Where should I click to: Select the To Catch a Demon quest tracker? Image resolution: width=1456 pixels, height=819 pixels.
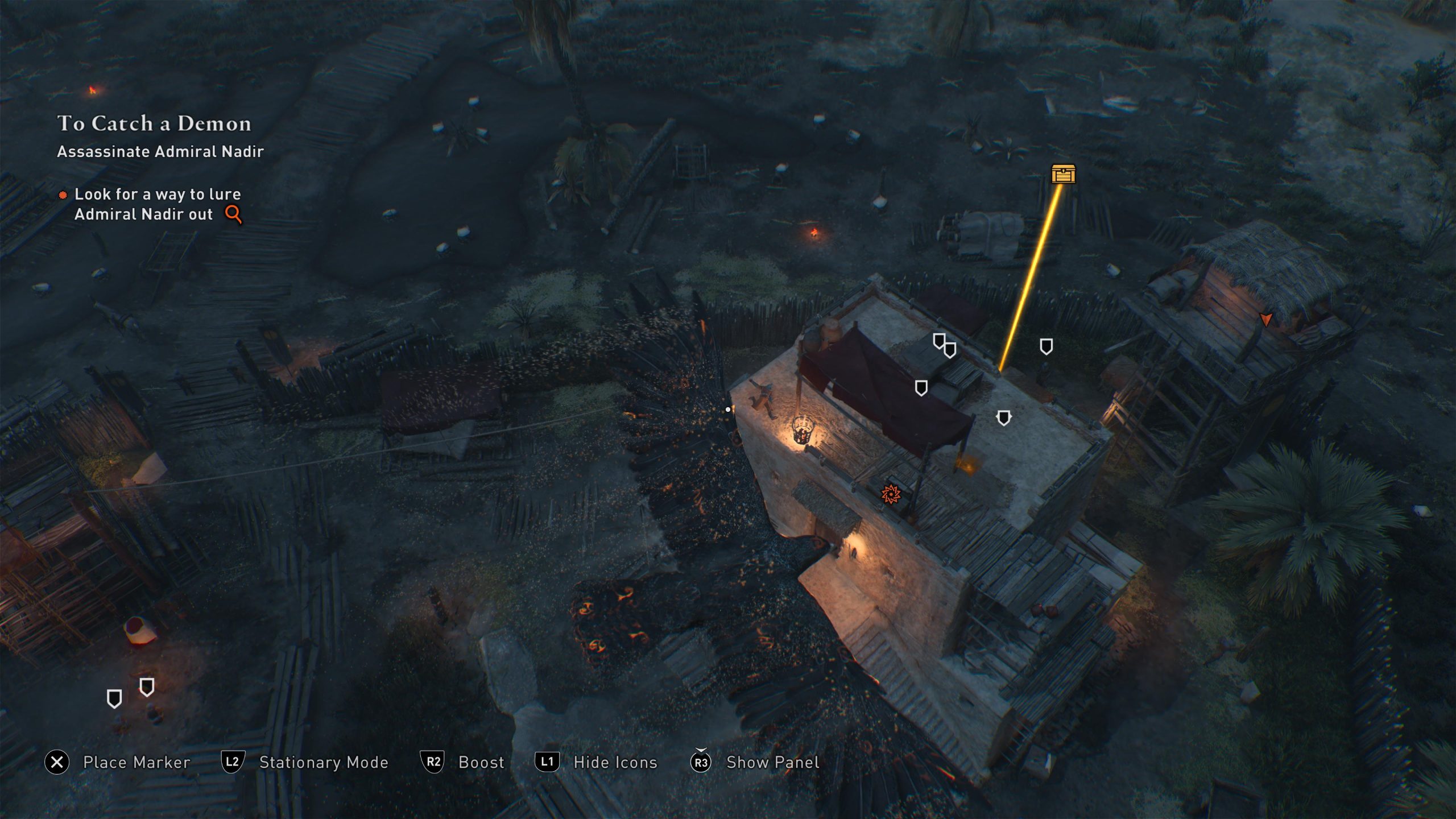tap(154, 123)
